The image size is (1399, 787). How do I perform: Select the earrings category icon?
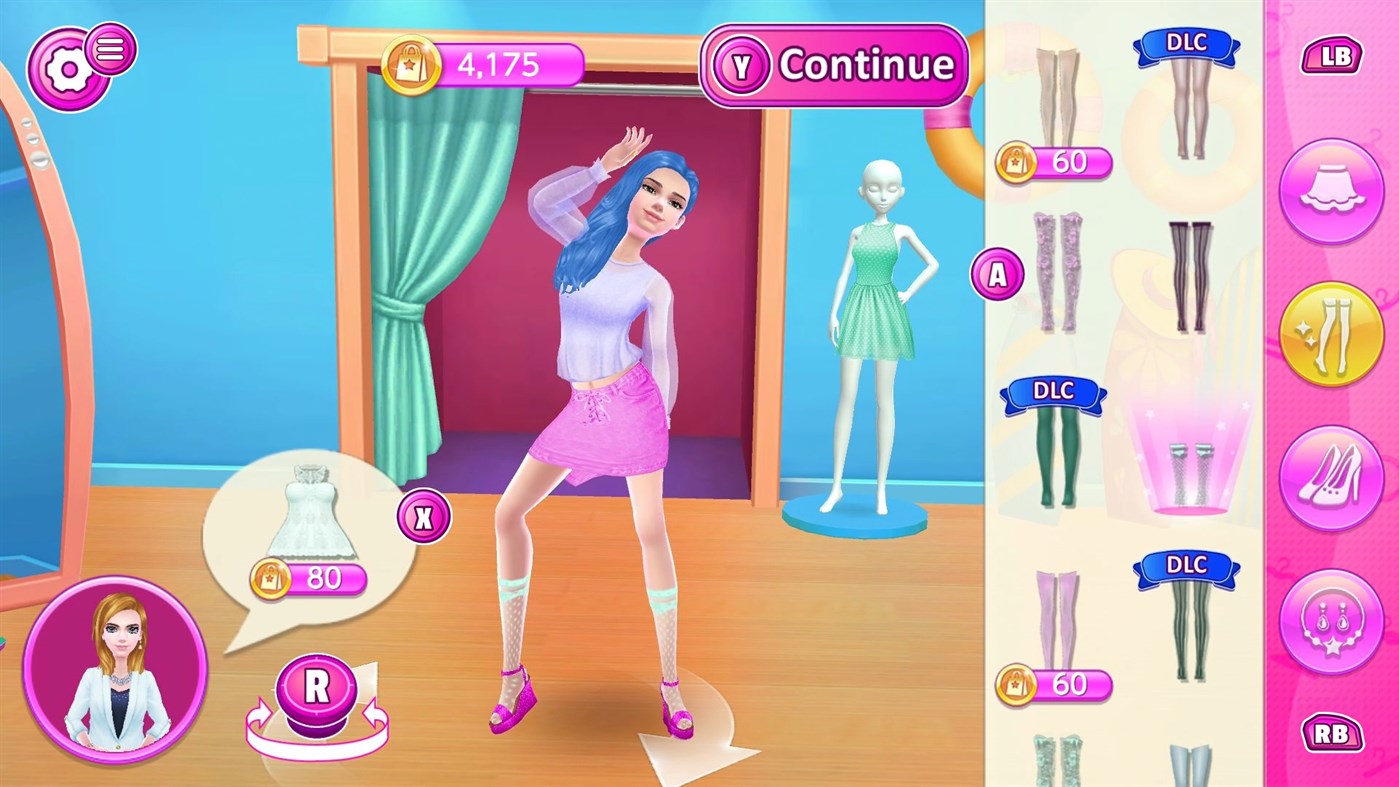1331,617
